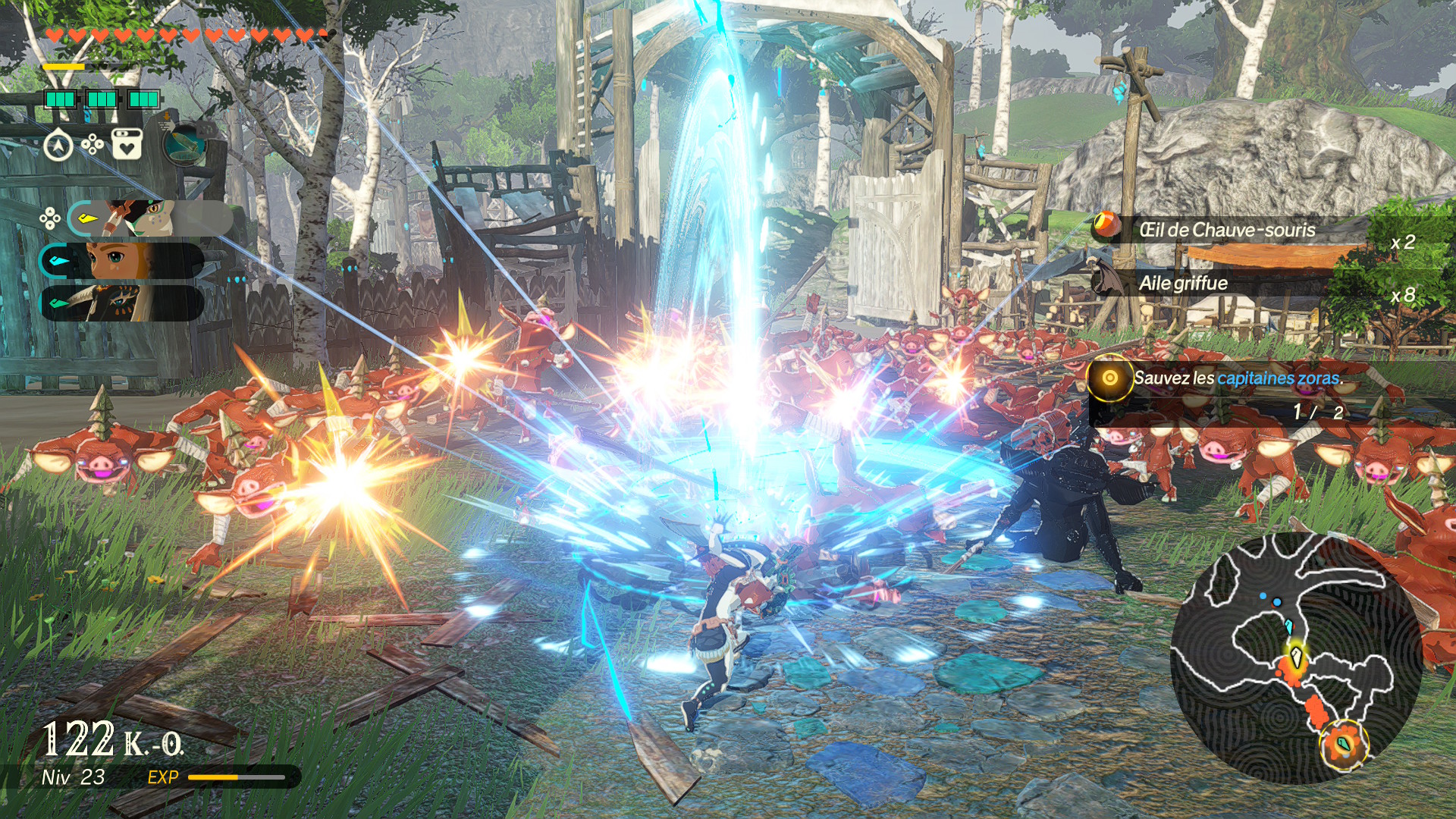The width and height of the screenshot is (1456, 819).
Task: Activate the round Sheikah rune icon
Action: click(x=184, y=143)
